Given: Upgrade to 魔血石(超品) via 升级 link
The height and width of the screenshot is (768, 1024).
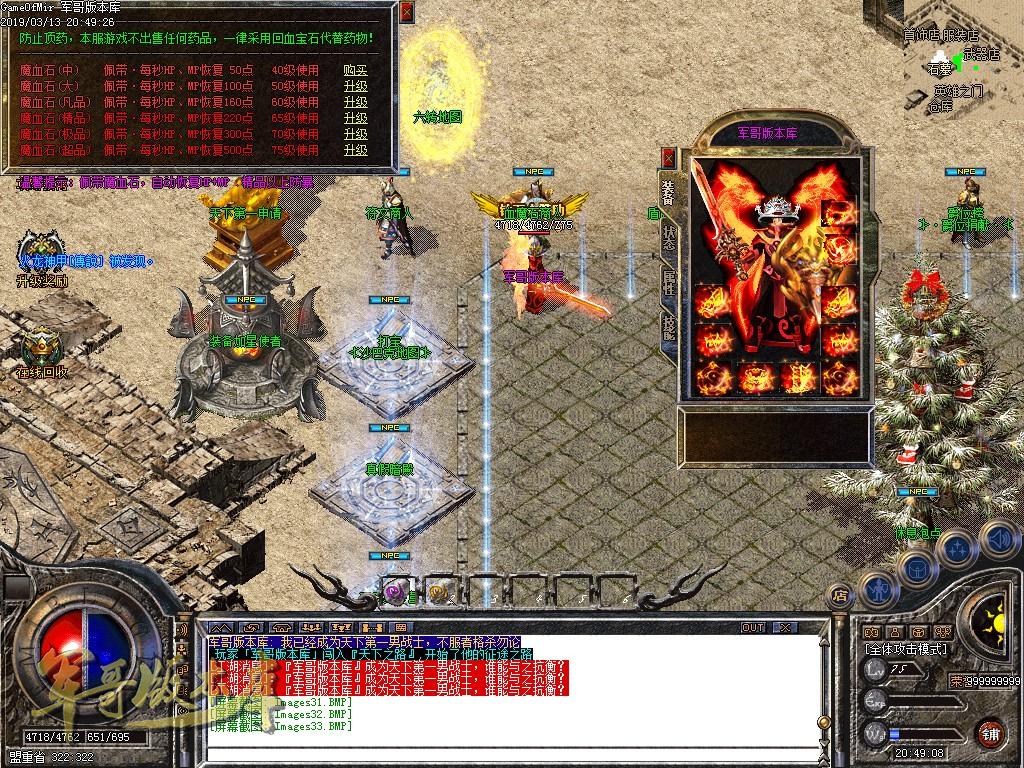Looking at the screenshot, I should click(x=355, y=150).
